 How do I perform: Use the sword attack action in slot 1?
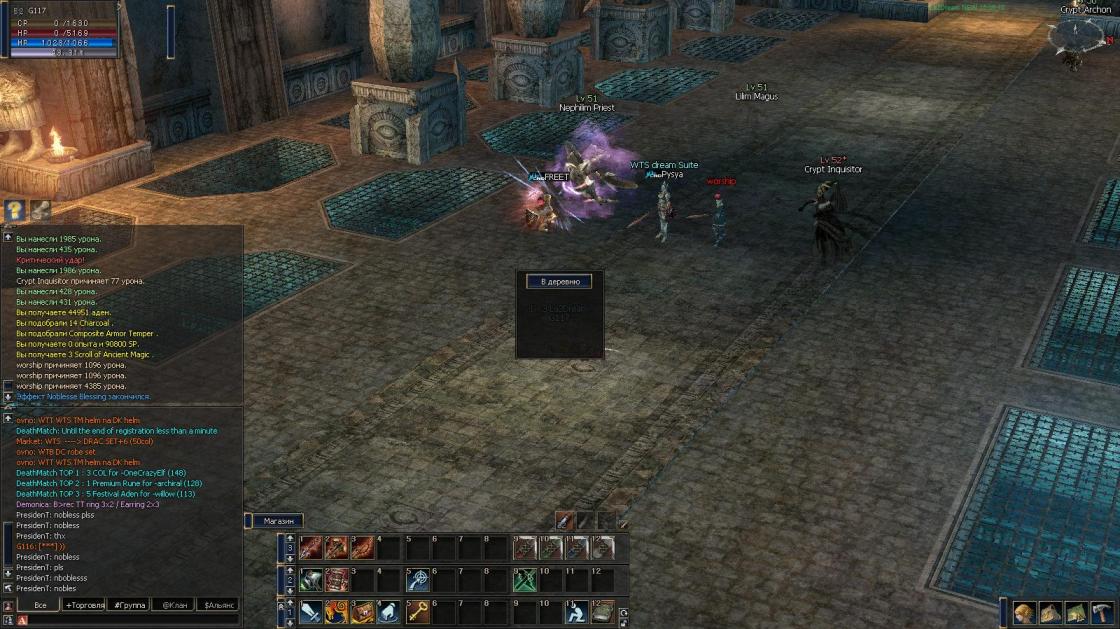pyautogui.click(x=311, y=612)
